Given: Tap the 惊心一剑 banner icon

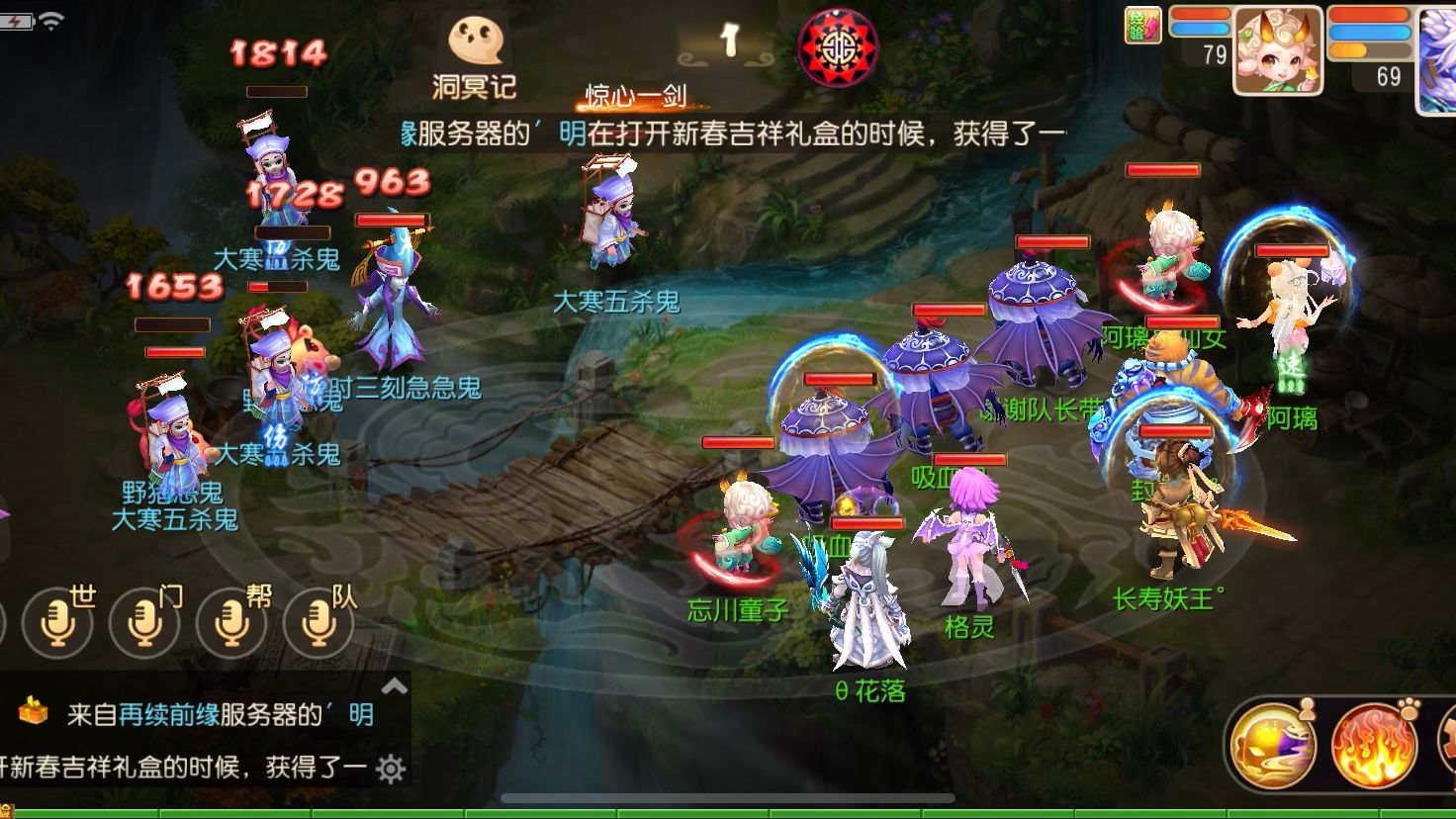Looking at the screenshot, I should 638,96.
